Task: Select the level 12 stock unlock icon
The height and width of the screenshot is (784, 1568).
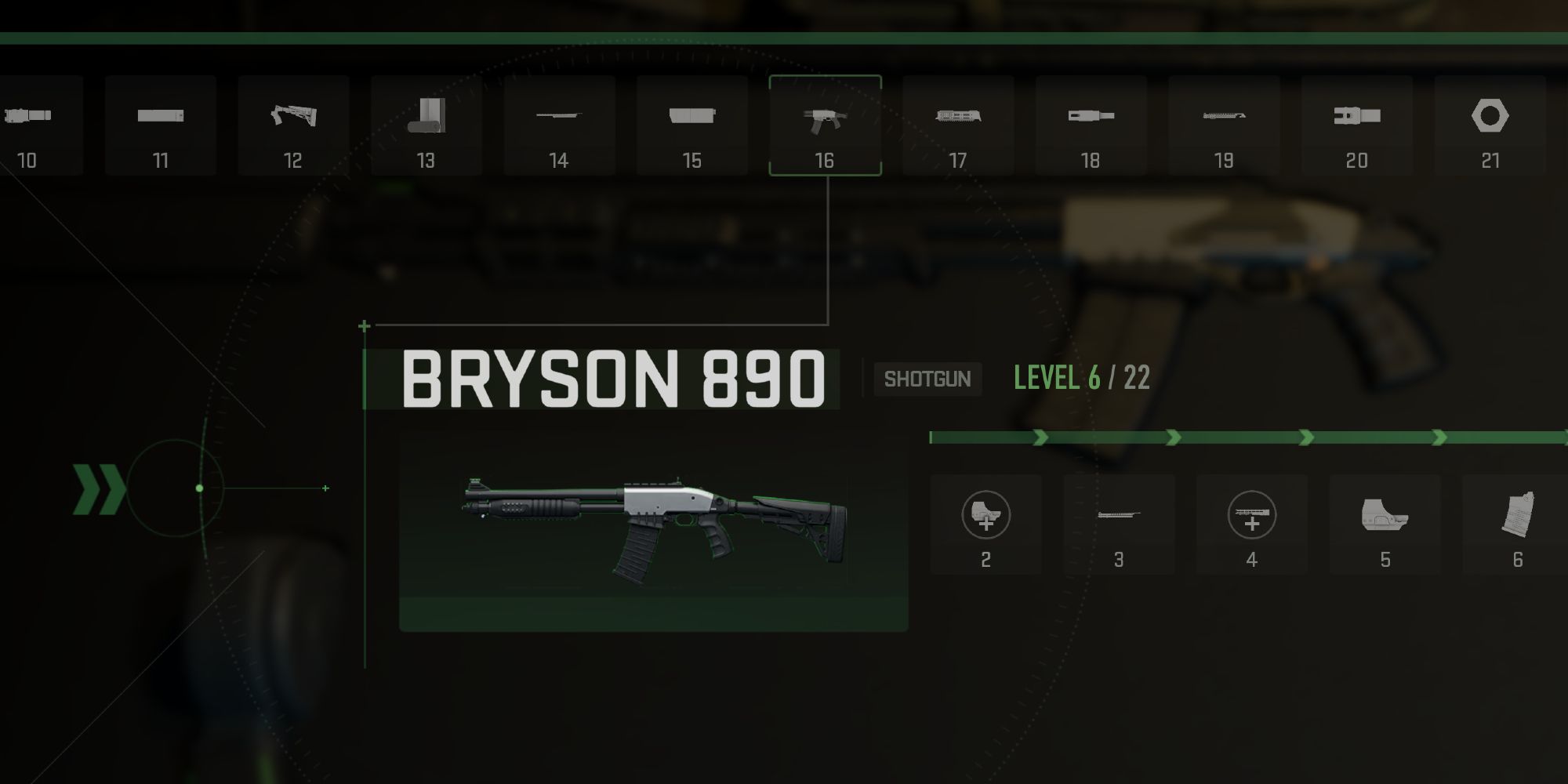Action: pyautogui.click(x=294, y=118)
